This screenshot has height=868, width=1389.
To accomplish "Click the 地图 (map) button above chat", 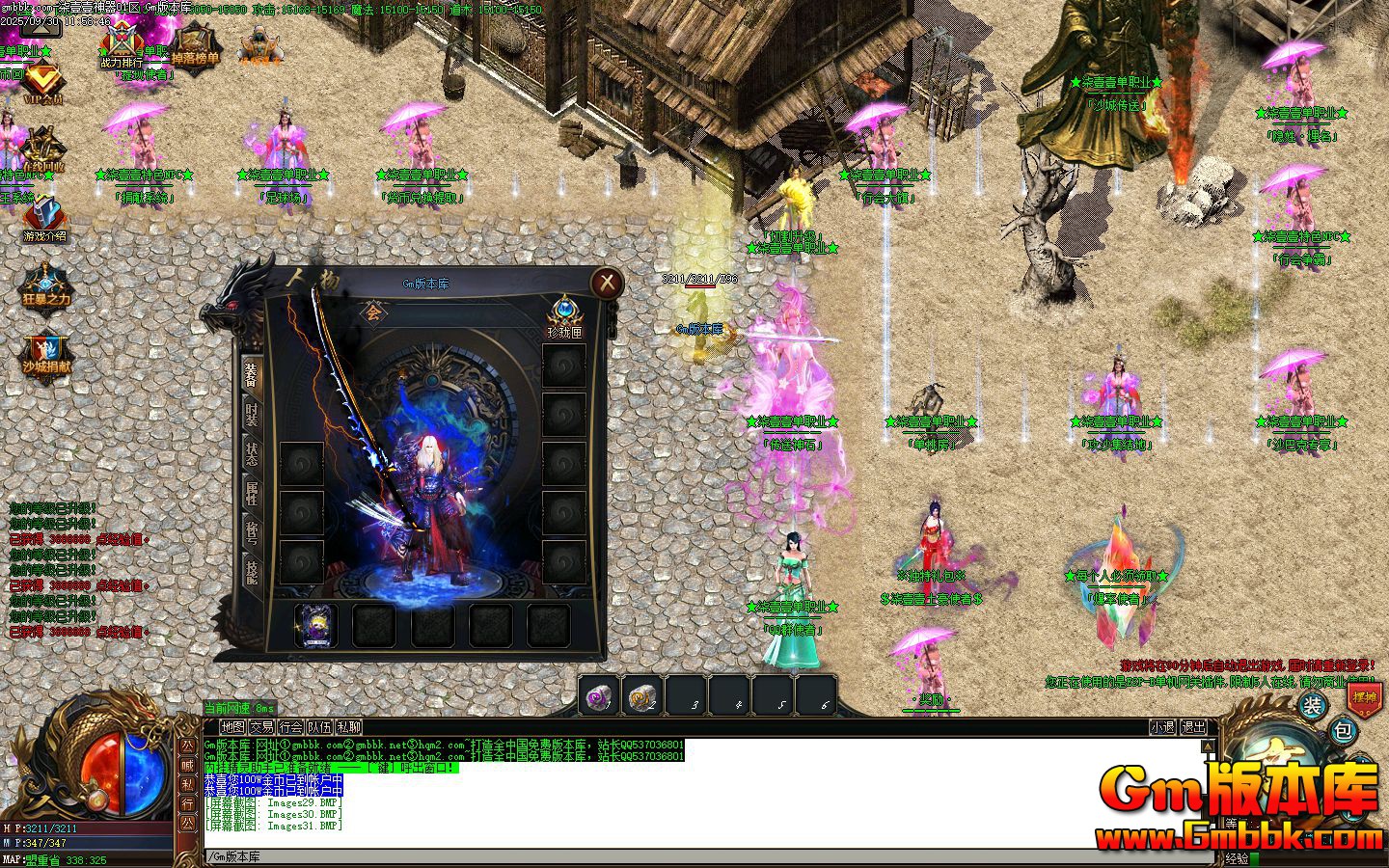I will tap(232, 727).
